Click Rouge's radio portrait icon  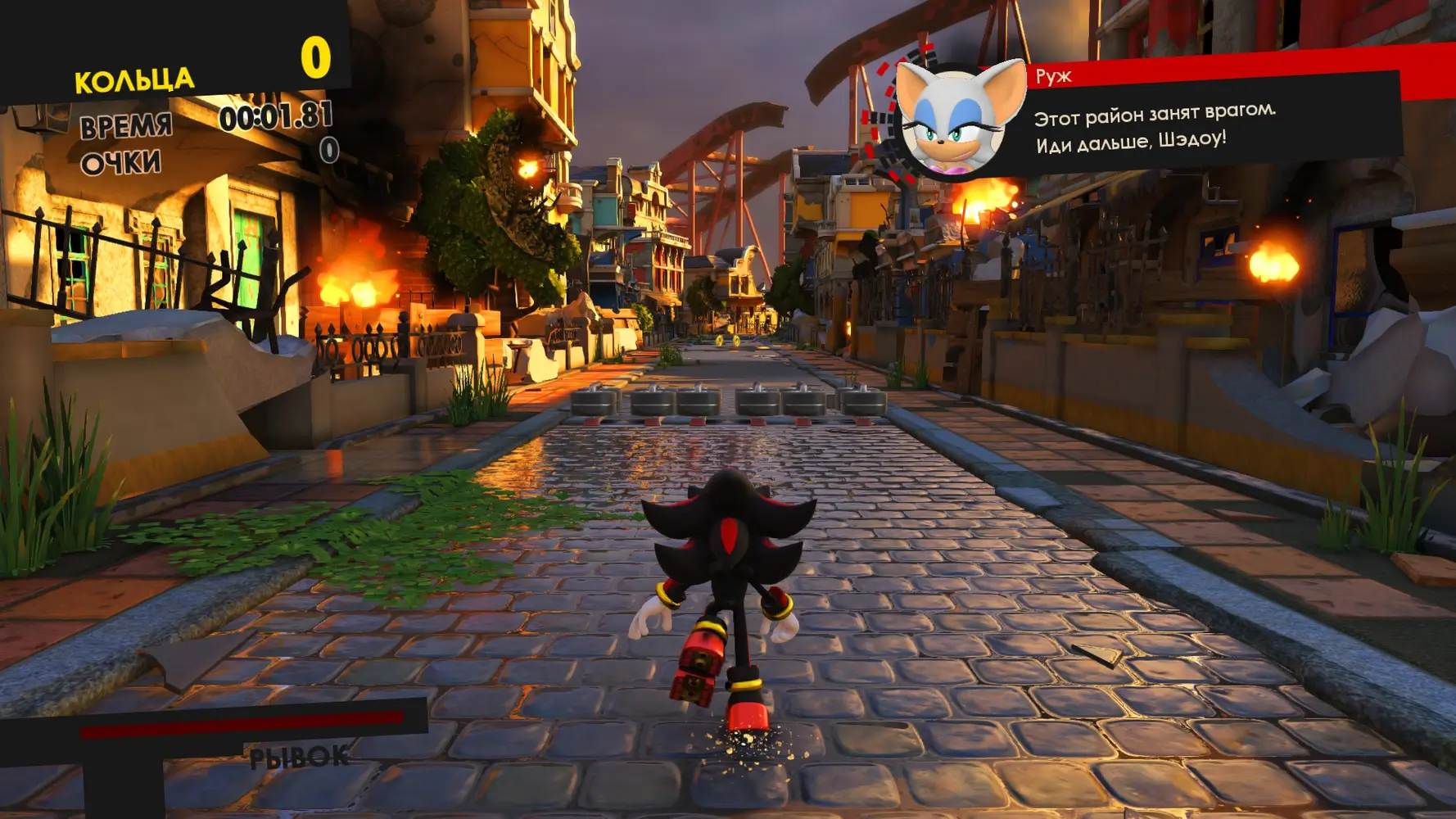pyautogui.click(x=956, y=120)
